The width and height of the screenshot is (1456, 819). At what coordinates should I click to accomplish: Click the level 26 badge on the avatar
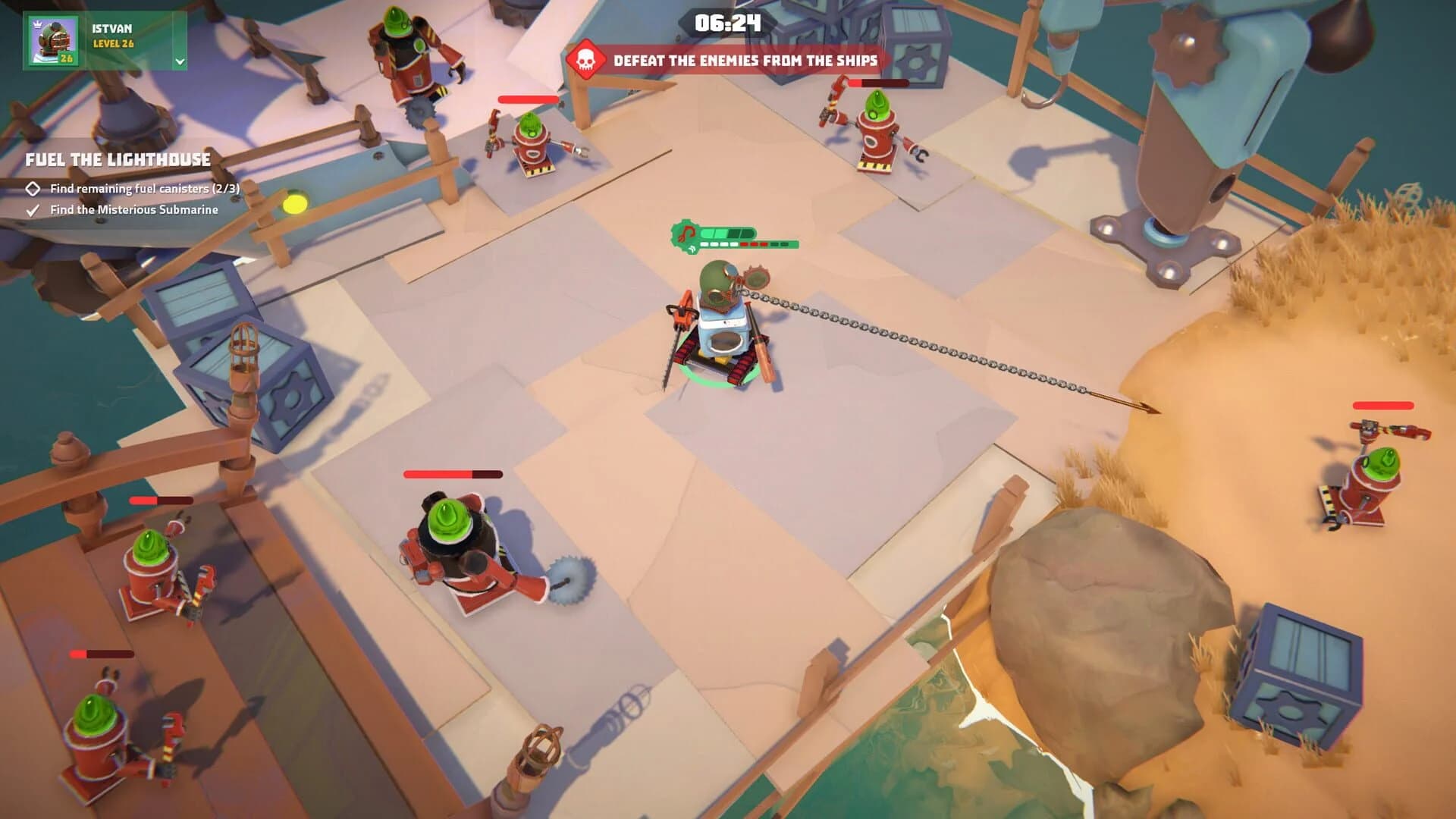pyautogui.click(x=66, y=58)
